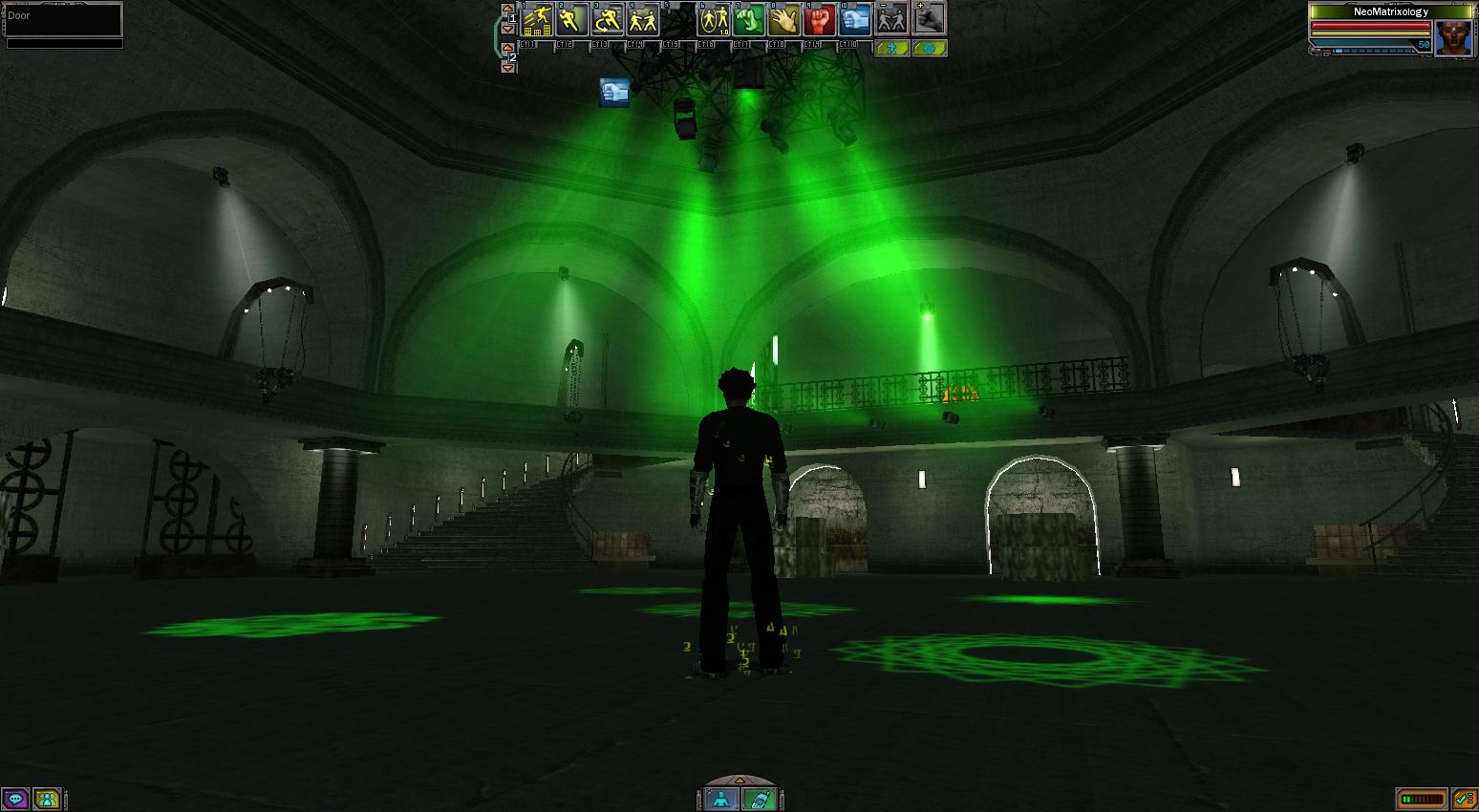This screenshot has height=812, width=1479.
Task: Activate the red fist ability
Action: tap(820, 19)
